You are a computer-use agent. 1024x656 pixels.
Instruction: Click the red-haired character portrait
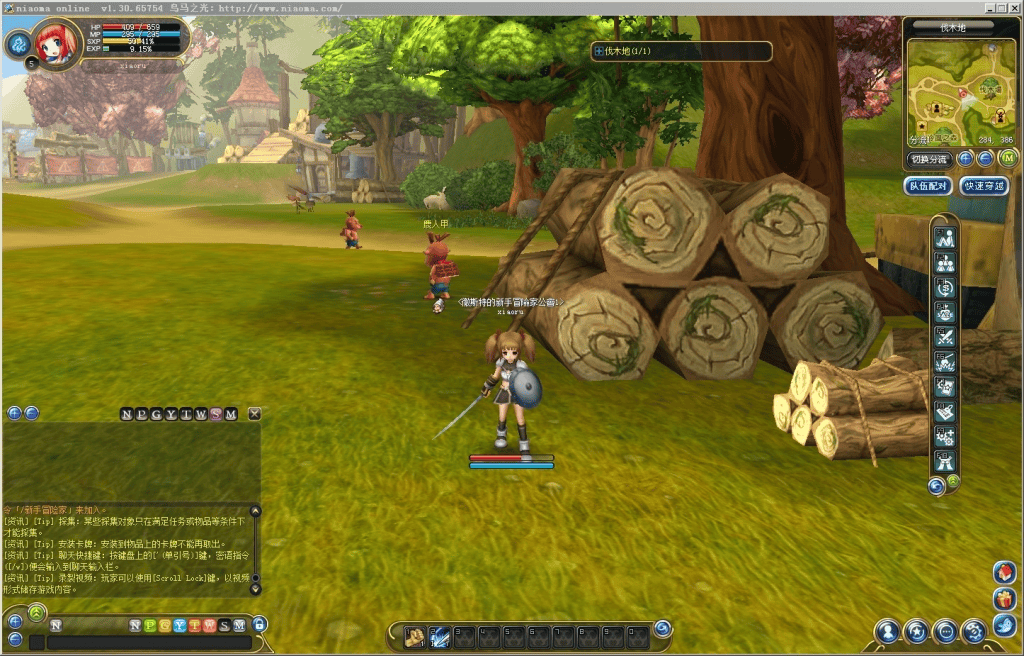tap(57, 43)
